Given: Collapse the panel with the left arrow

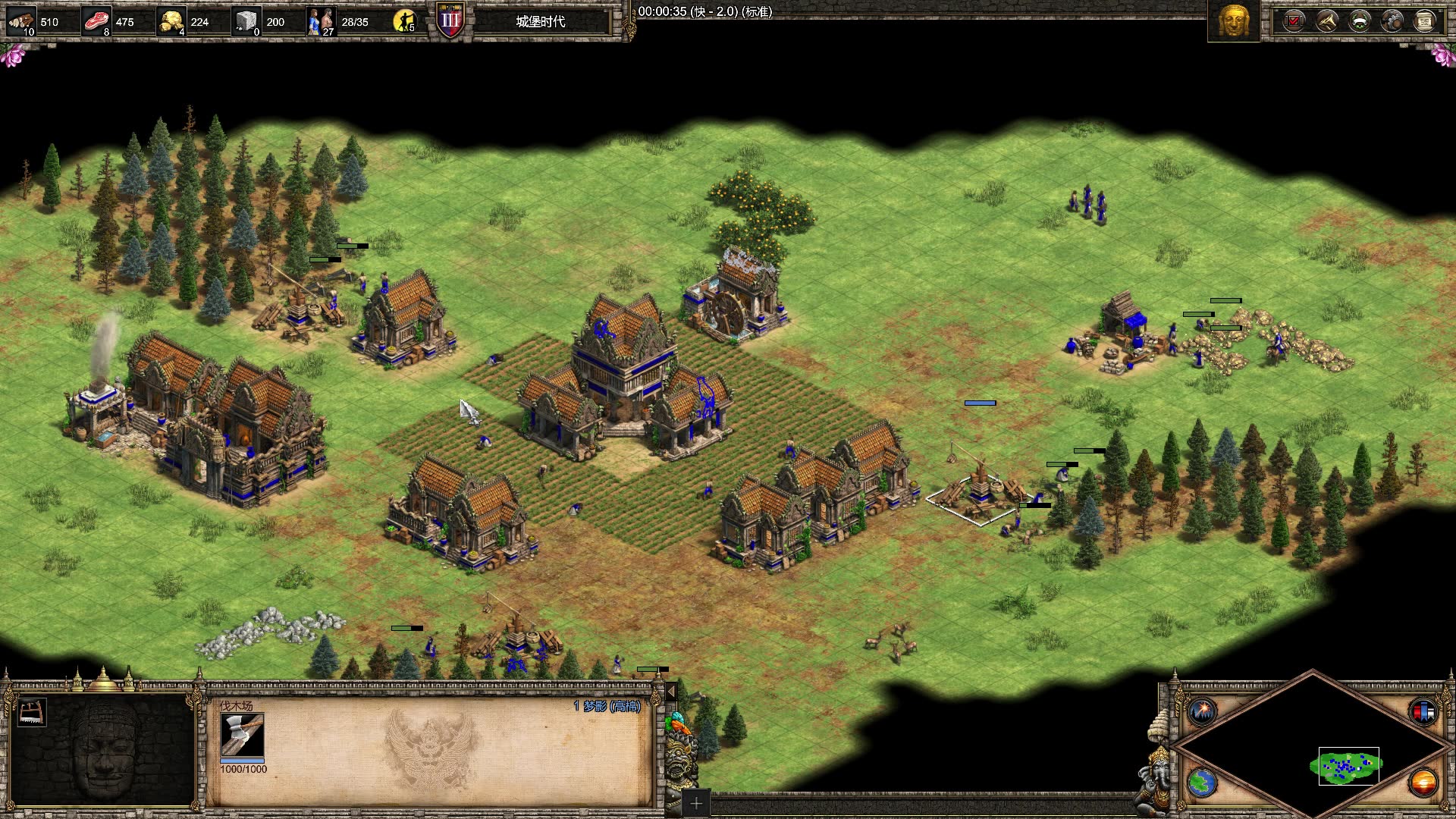Looking at the screenshot, I should click(670, 692).
